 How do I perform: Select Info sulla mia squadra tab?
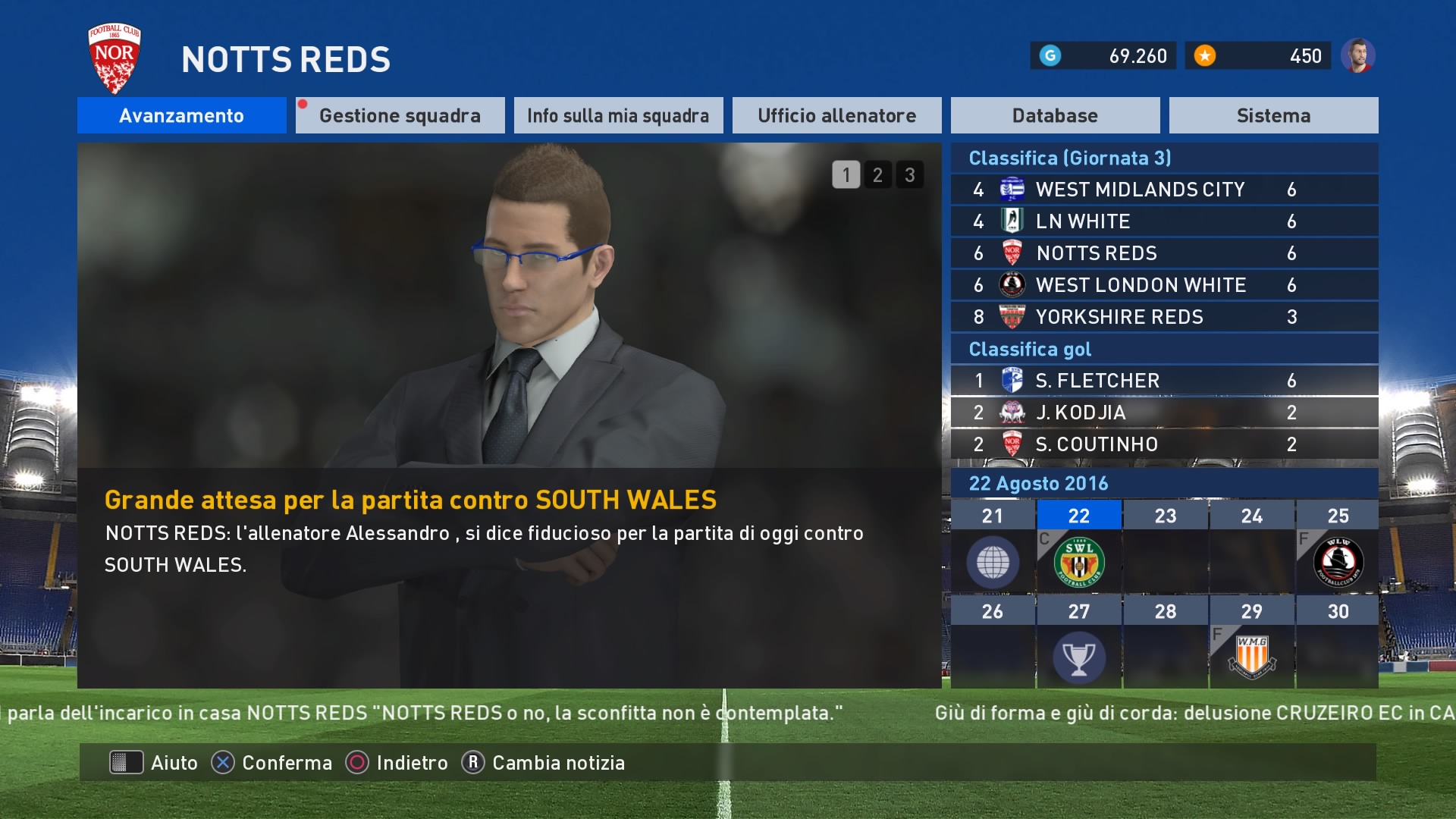coord(618,115)
